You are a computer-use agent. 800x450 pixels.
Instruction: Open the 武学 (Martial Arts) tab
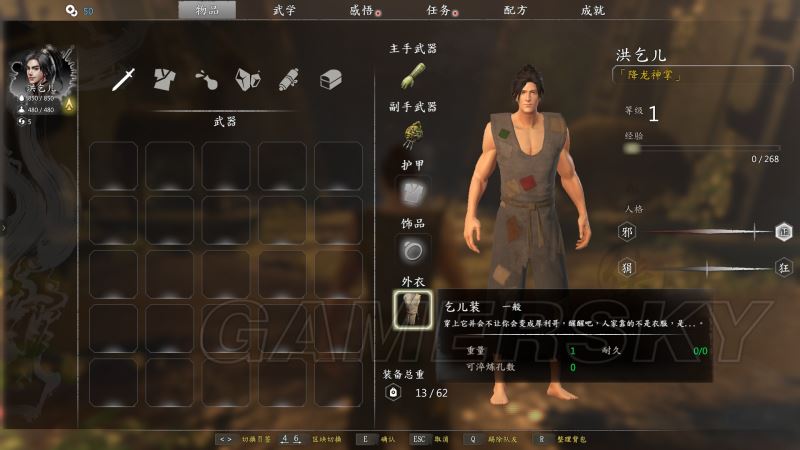tap(285, 10)
